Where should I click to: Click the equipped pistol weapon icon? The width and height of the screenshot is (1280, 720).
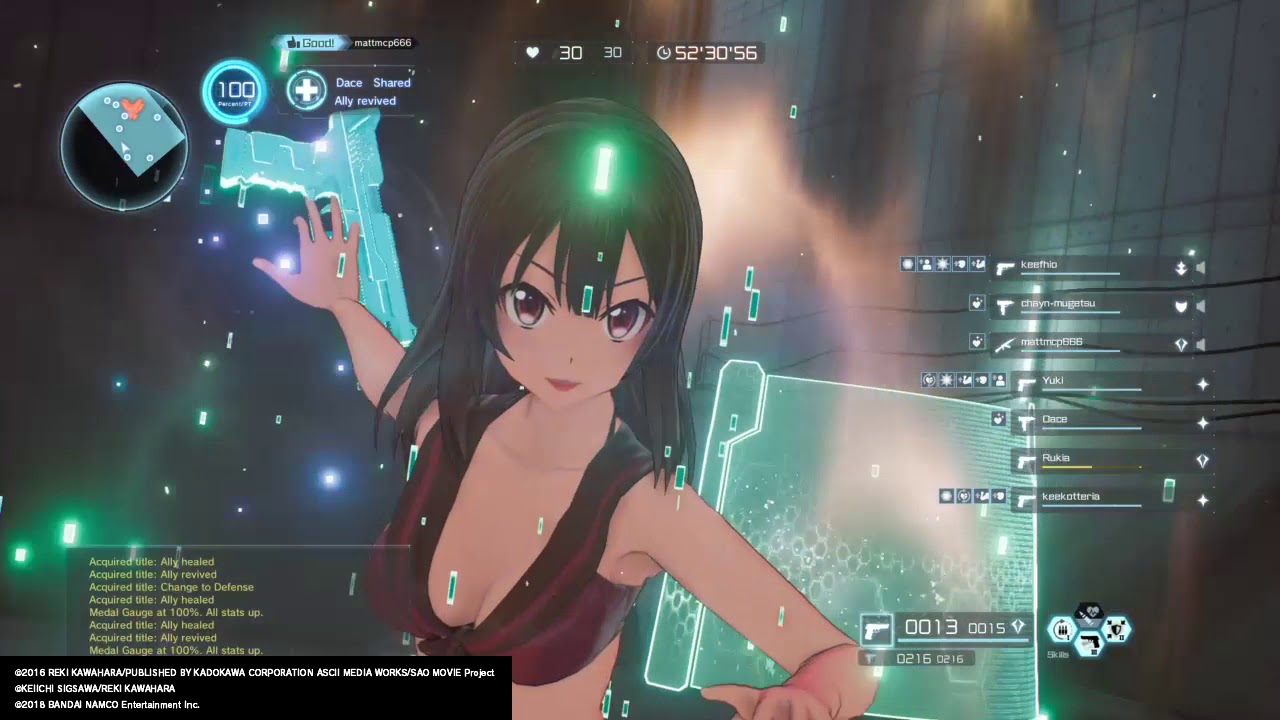pyautogui.click(x=877, y=629)
